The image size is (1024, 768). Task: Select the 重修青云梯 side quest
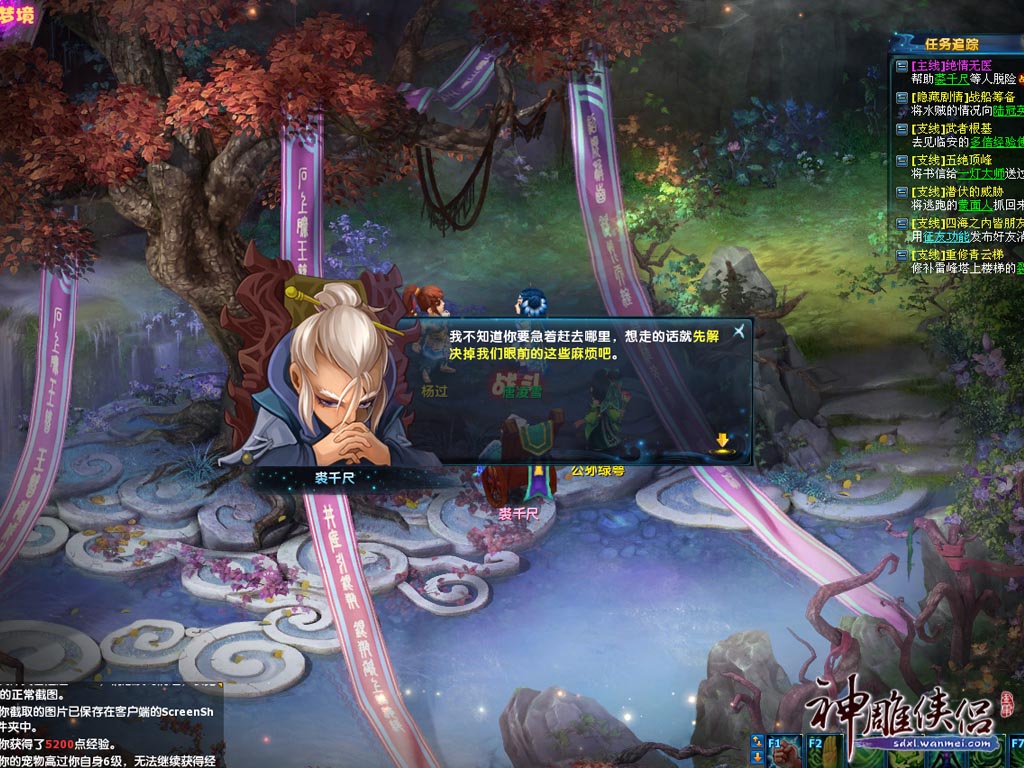961,255
